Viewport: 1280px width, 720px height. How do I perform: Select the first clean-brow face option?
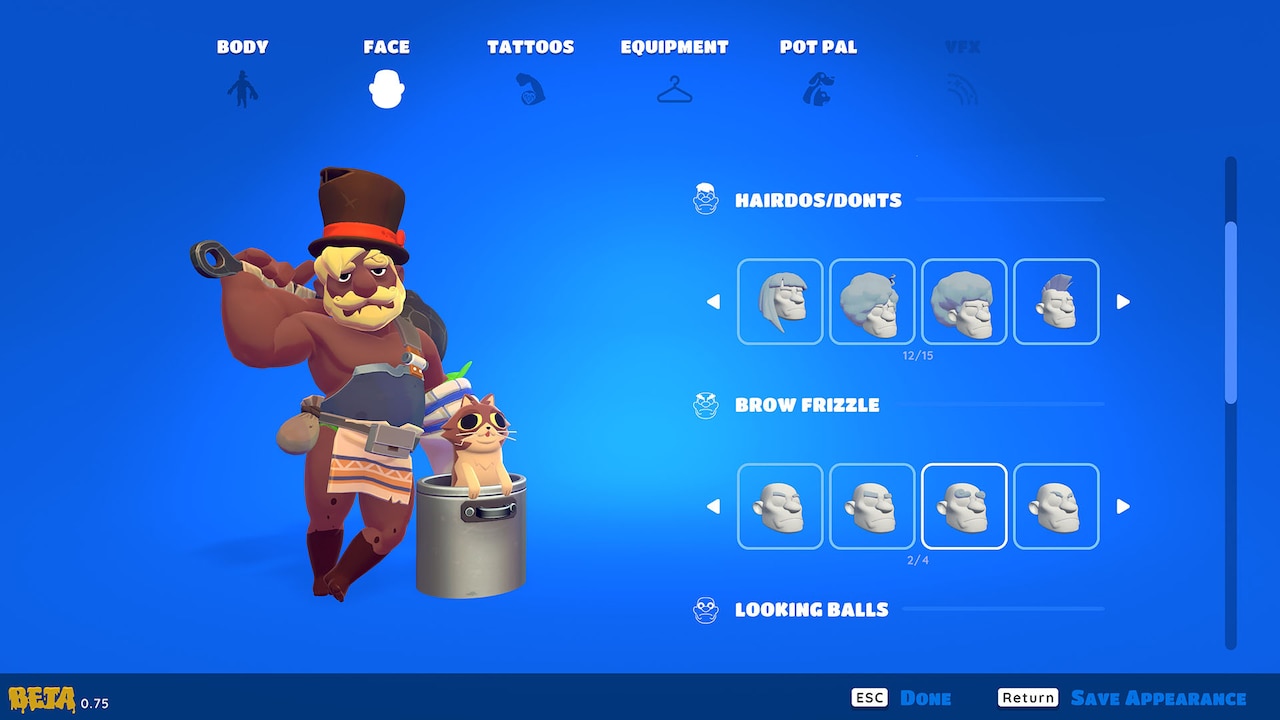(x=780, y=506)
